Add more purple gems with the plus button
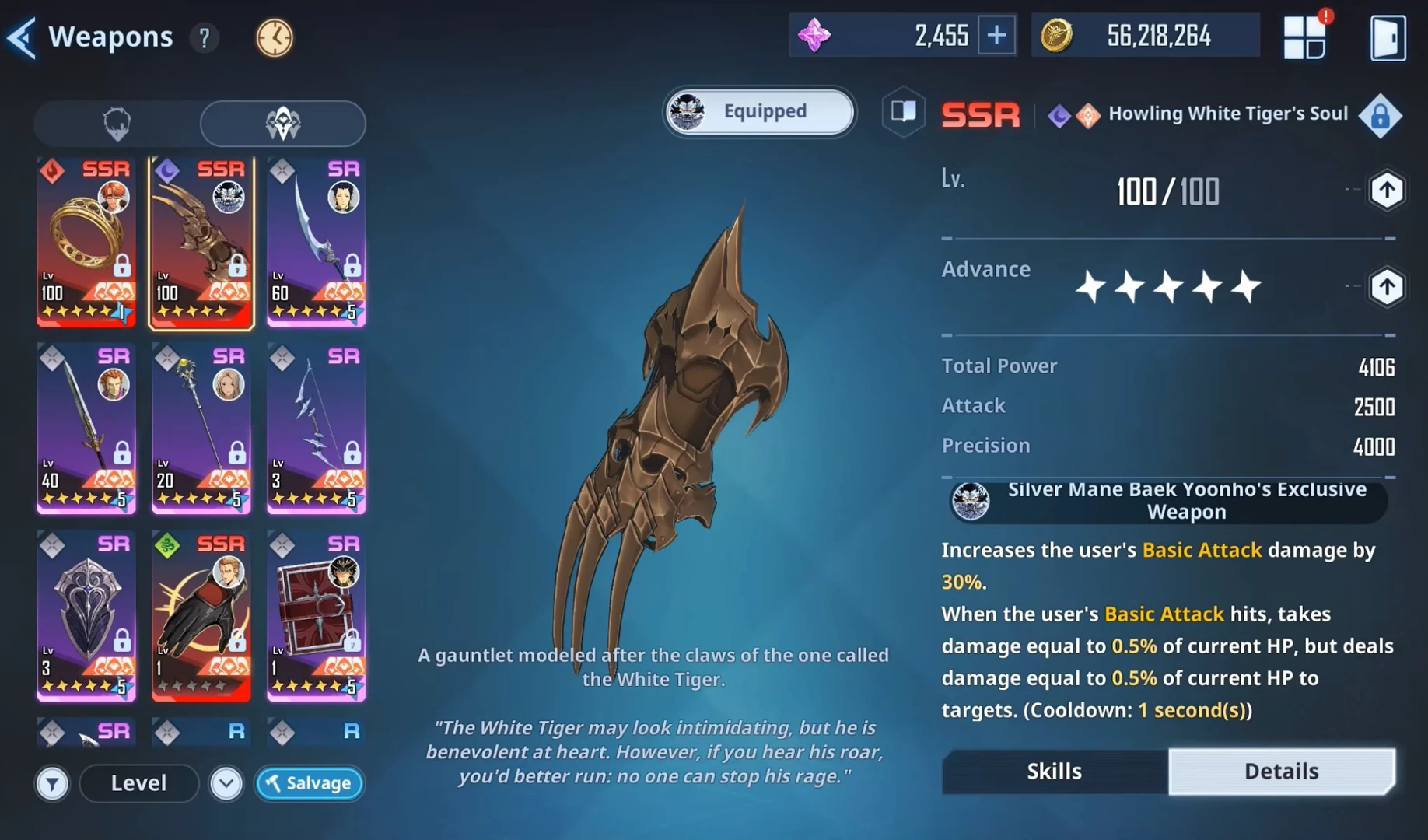Screen dimensions: 1428x840 click(996, 36)
